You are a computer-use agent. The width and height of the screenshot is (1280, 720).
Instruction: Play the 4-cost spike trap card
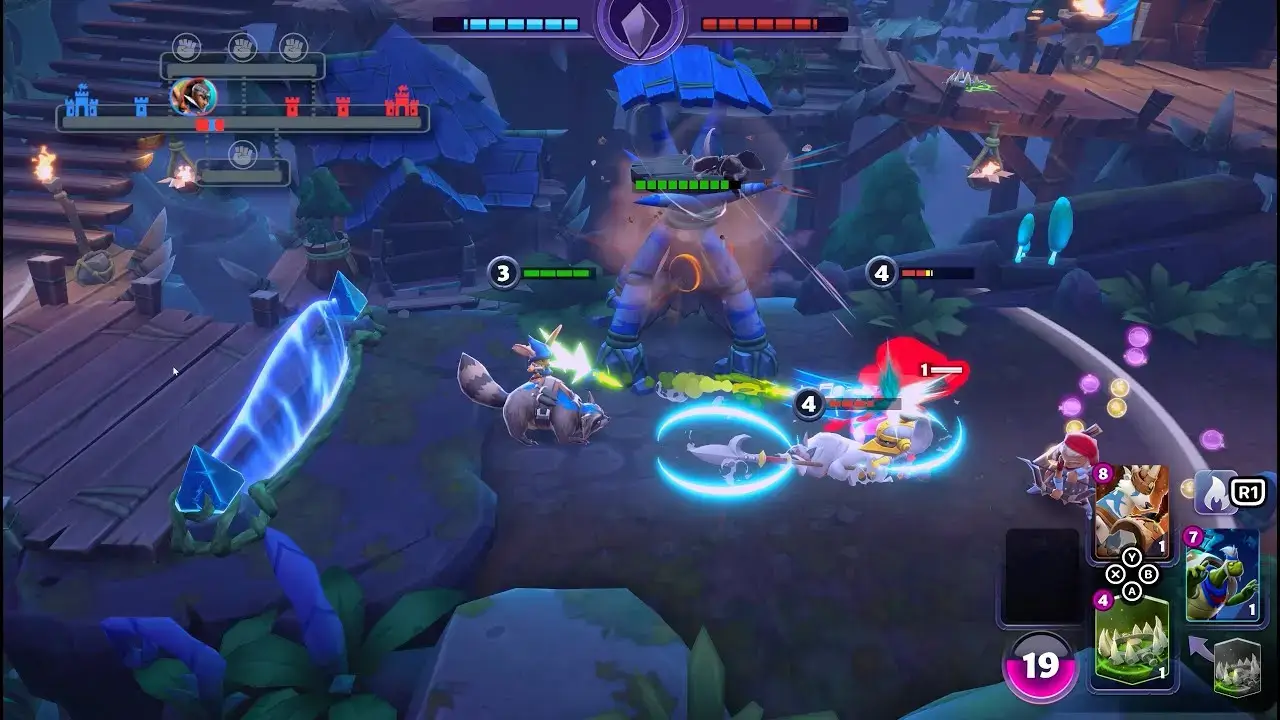[x=1131, y=641]
